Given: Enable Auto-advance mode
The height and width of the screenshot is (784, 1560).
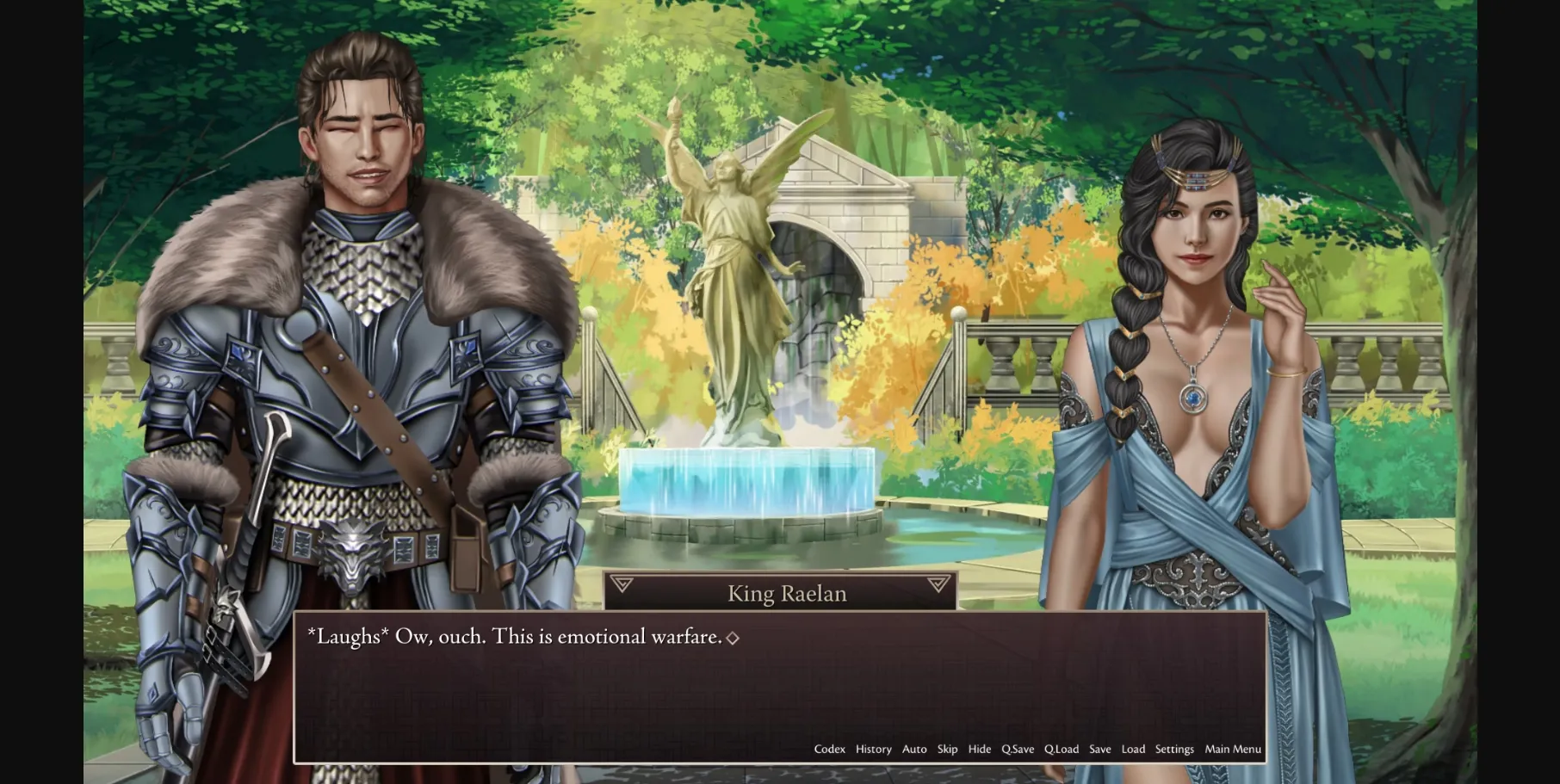Looking at the screenshot, I should [x=913, y=749].
